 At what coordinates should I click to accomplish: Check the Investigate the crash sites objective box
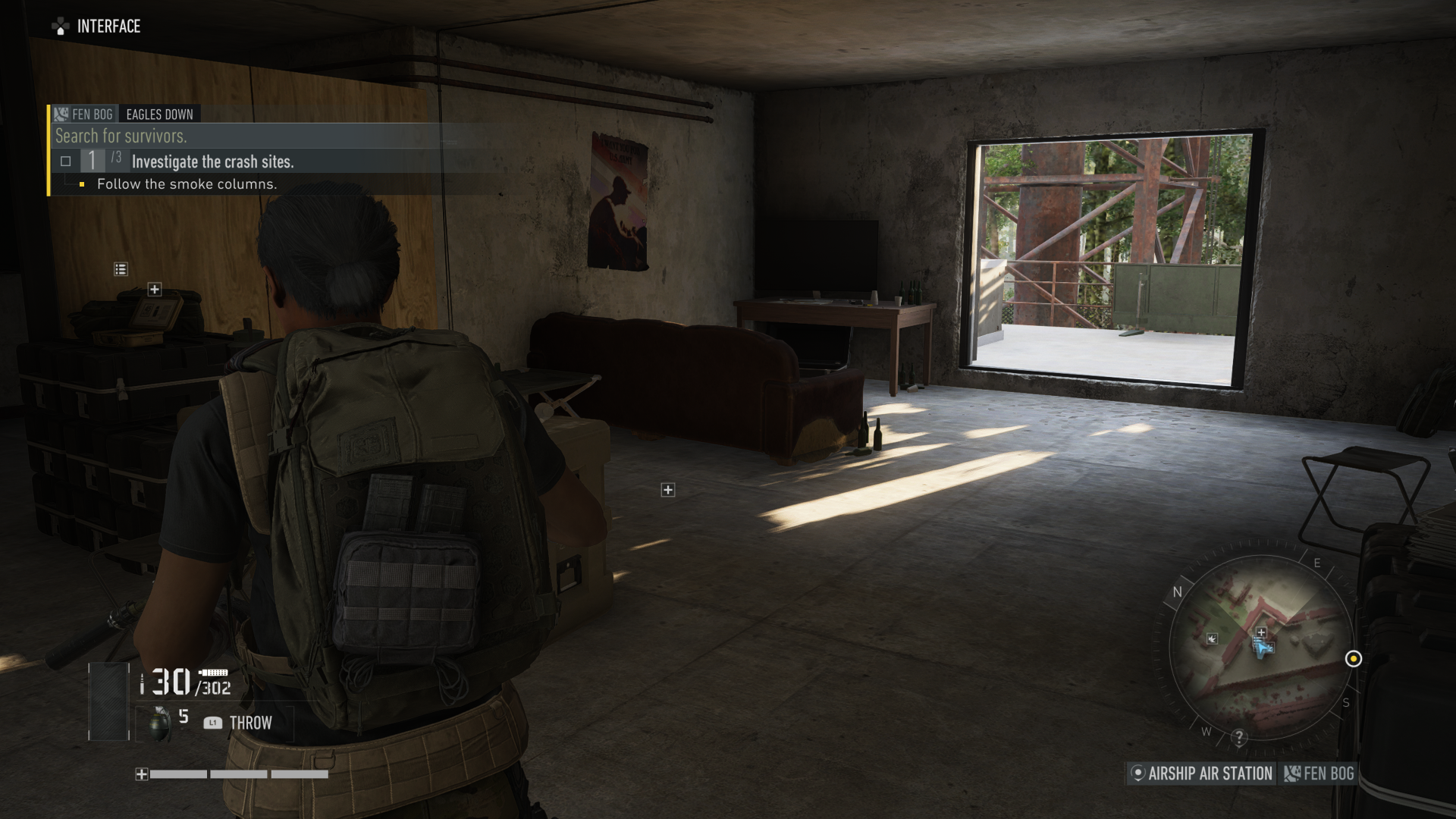tap(66, 159)
